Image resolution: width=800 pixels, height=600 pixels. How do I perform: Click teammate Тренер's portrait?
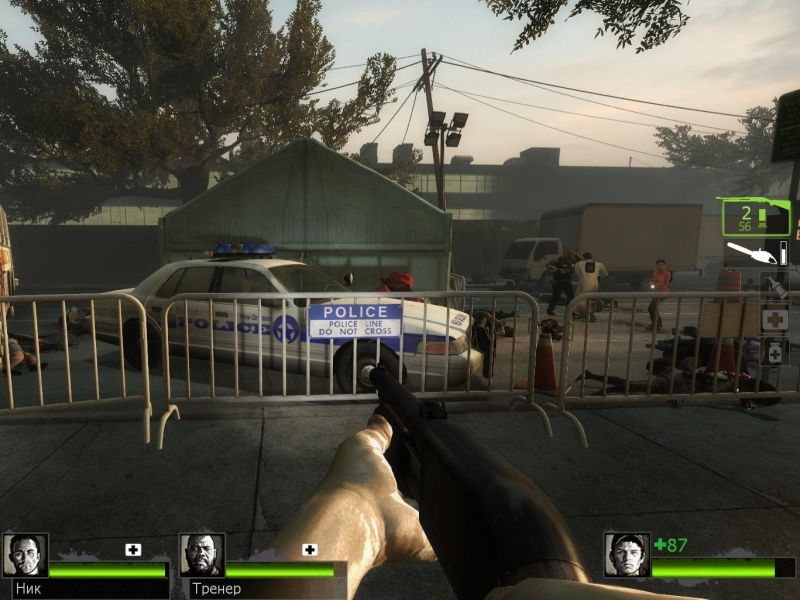coord(202,555)
